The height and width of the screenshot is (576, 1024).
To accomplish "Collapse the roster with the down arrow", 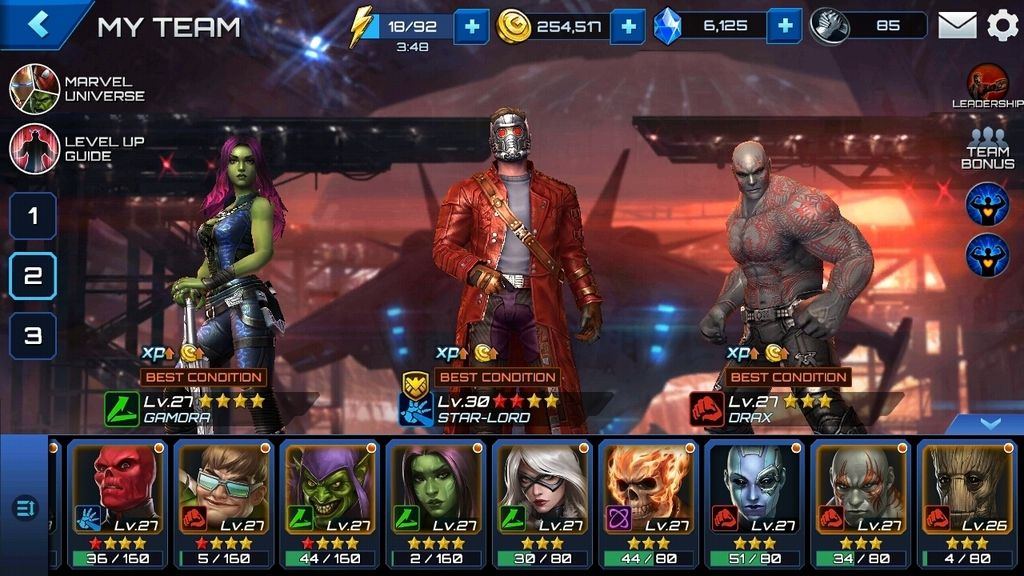I will tap(989, 424).
